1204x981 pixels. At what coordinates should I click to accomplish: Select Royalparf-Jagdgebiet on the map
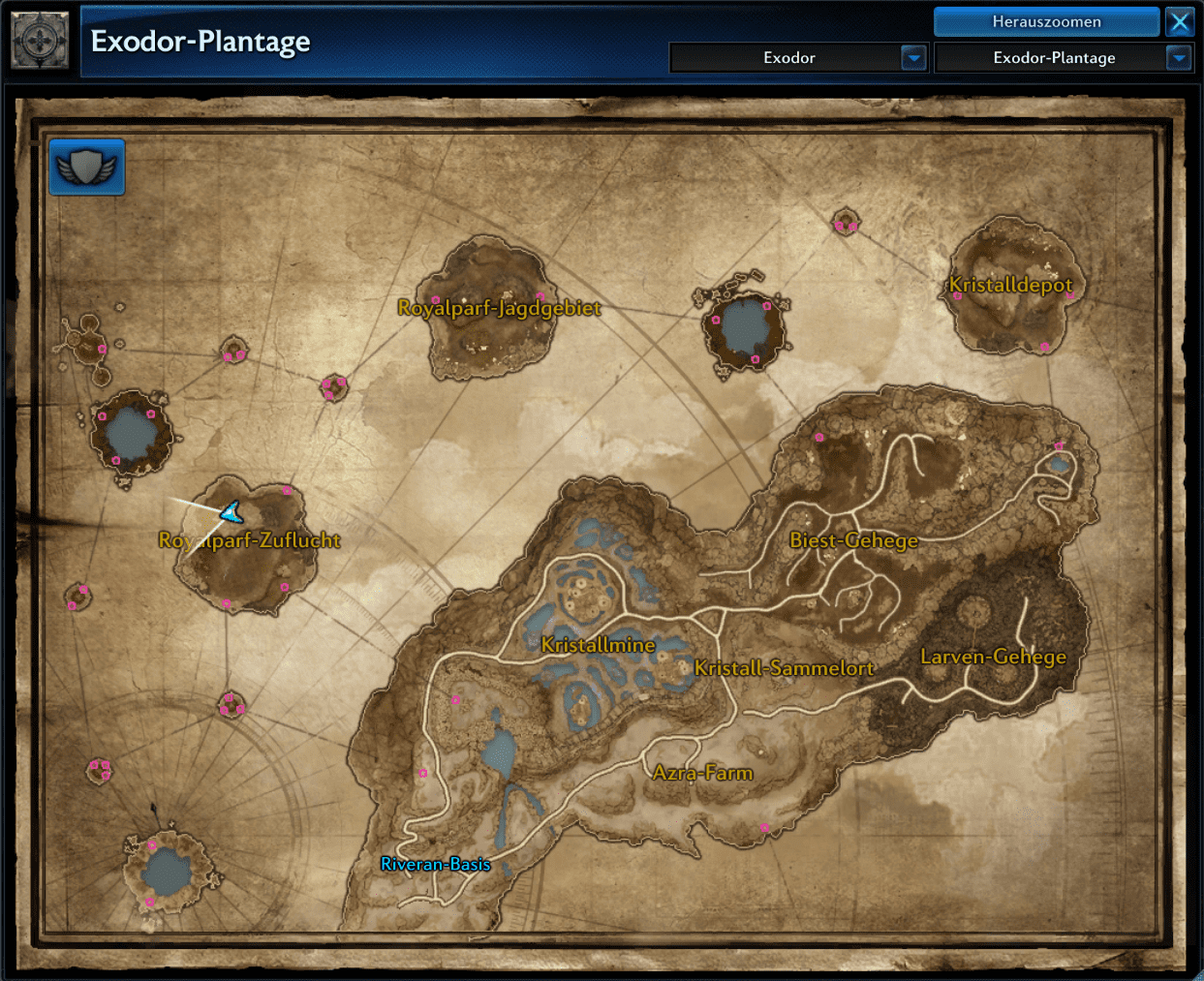tap(499, 308)
